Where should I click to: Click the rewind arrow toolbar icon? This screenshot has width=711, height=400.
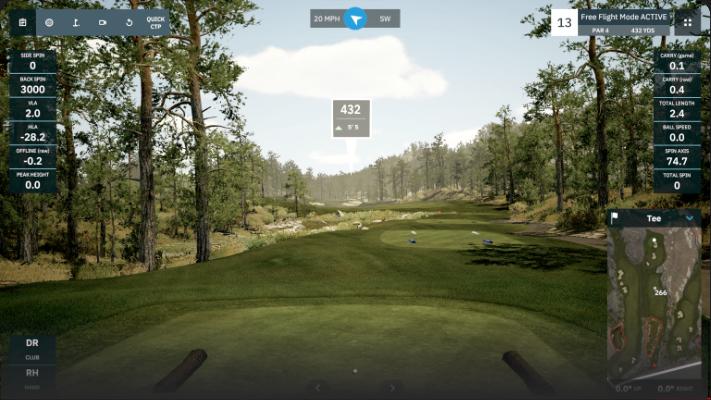pyautogui.click(x=128, y=22)
